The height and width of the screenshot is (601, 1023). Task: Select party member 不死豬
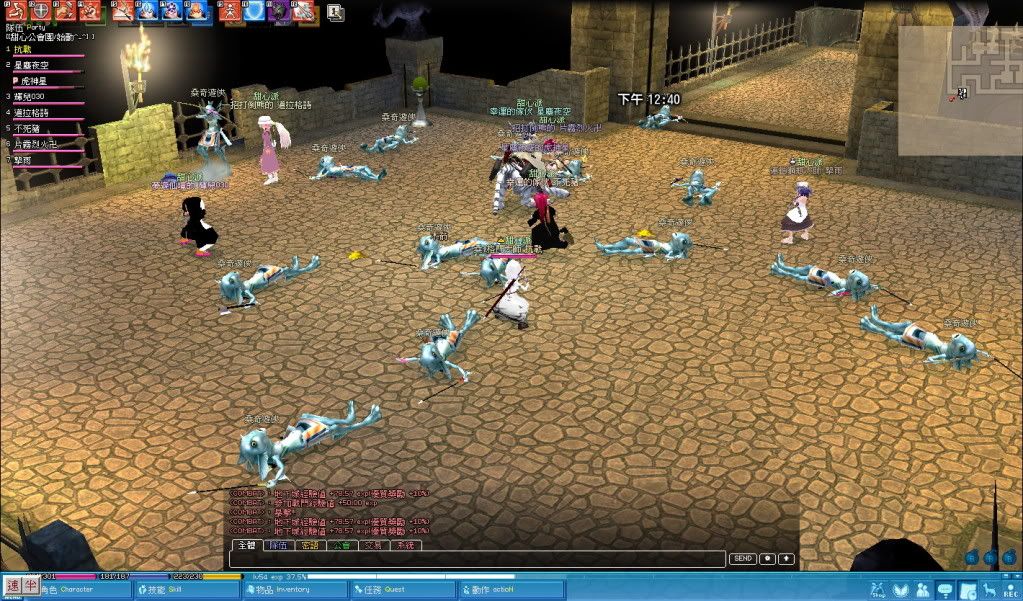pyautogui.click(x=27, y=129)
